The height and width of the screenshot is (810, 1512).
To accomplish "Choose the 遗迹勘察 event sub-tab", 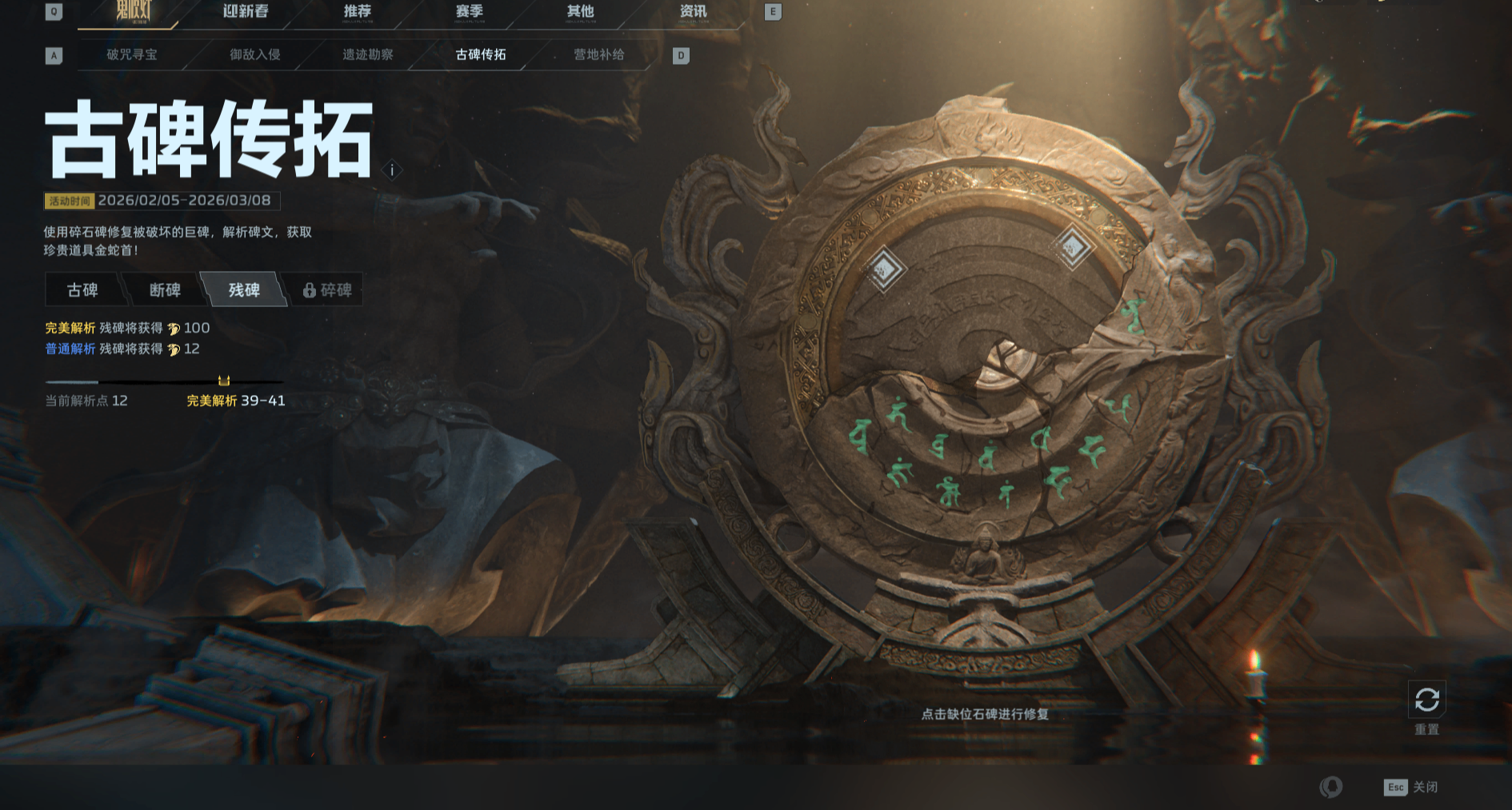I will tap(368, 54).
